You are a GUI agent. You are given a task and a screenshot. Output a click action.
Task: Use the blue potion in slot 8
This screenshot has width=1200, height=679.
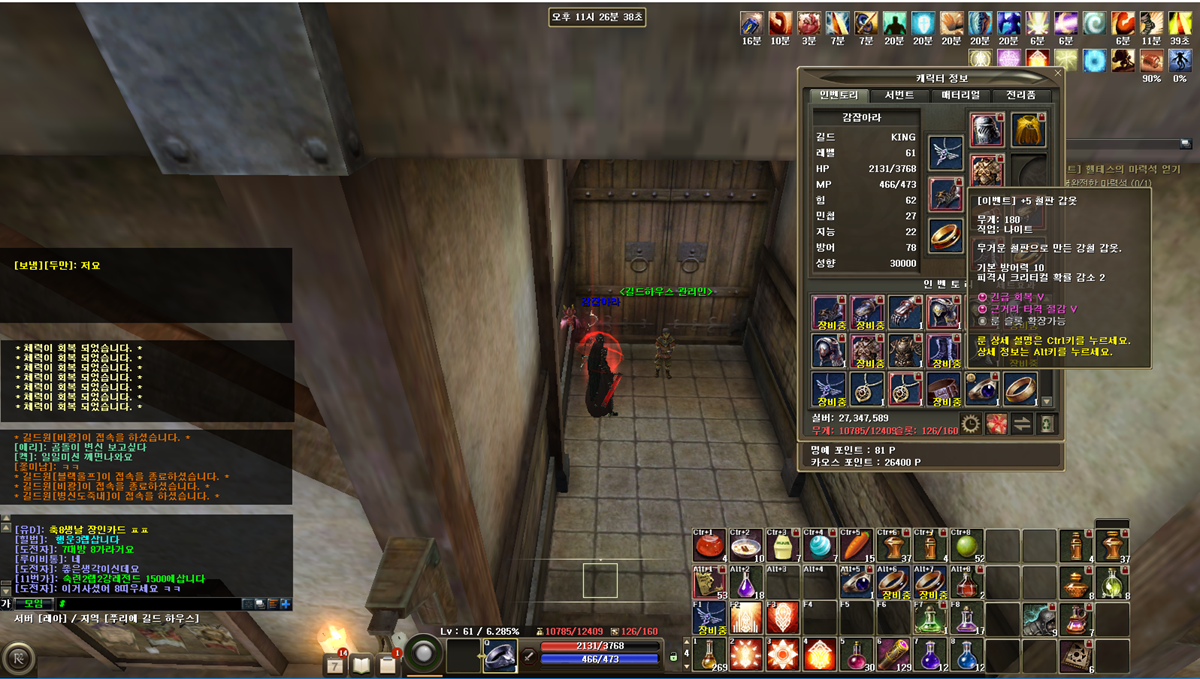pyautogui.click(x=966, y=654)
